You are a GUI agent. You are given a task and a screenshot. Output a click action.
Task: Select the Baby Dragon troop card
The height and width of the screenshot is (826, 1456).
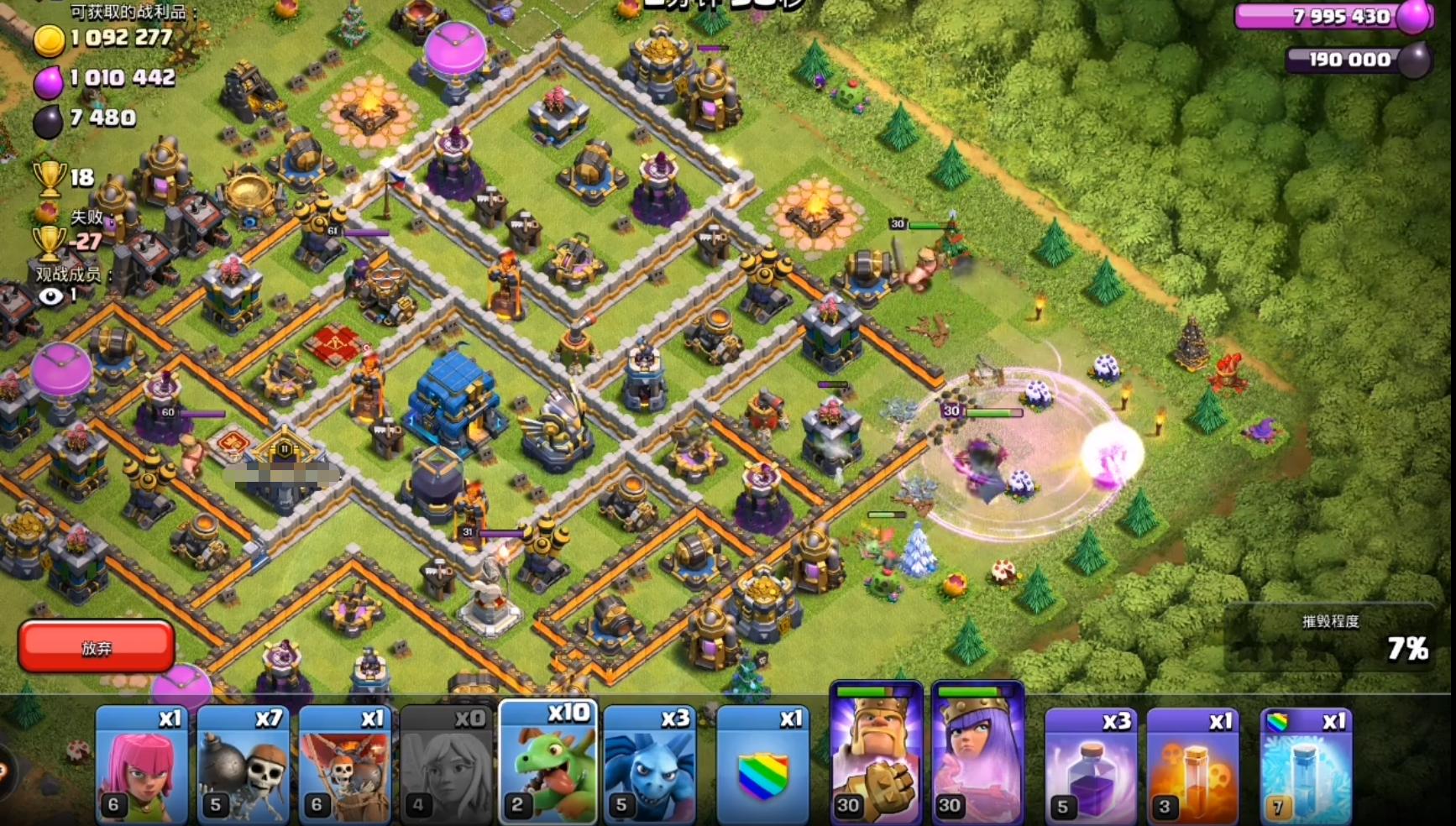tap(548, 764)
